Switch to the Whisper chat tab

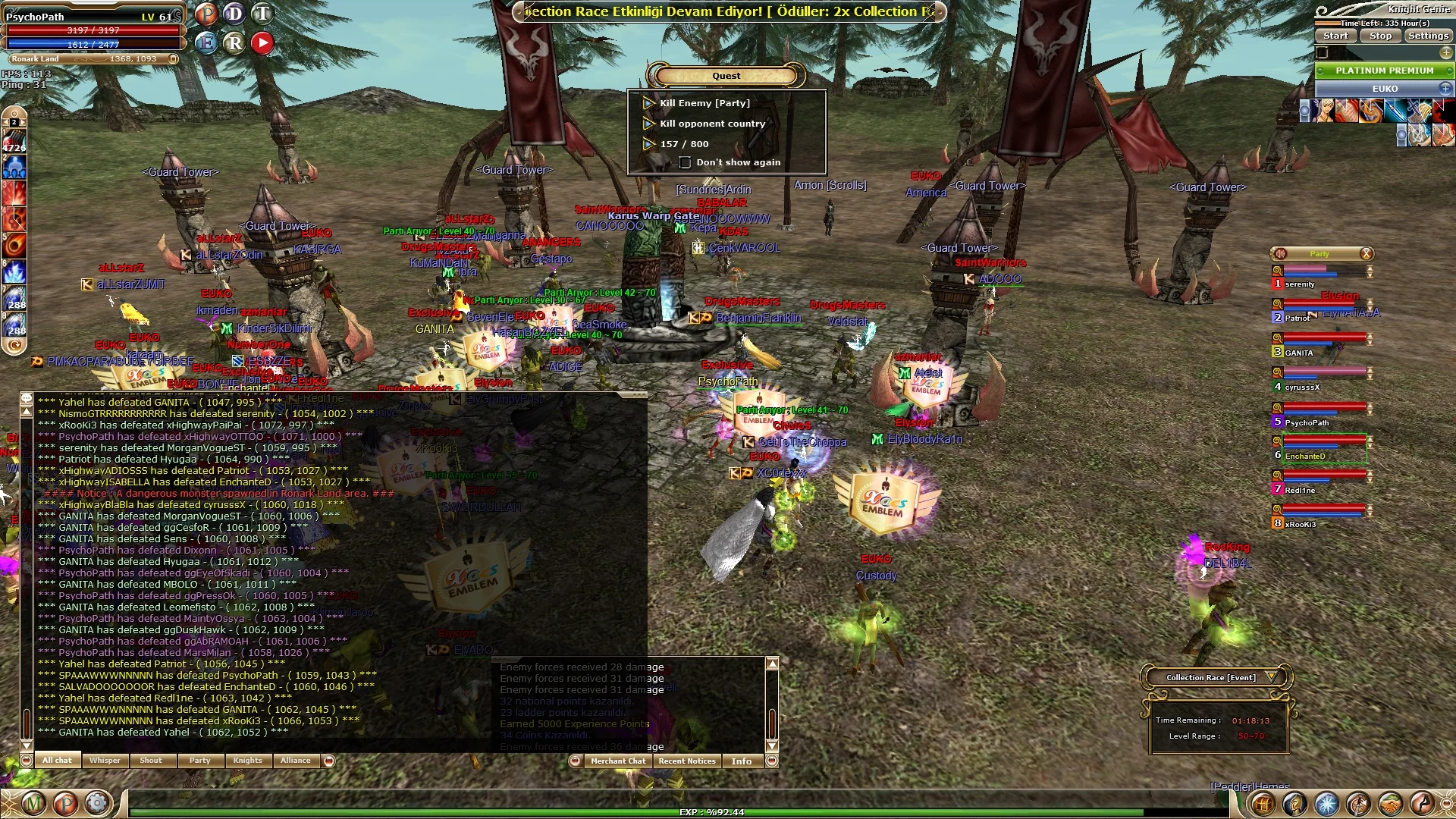coord(105,761)
